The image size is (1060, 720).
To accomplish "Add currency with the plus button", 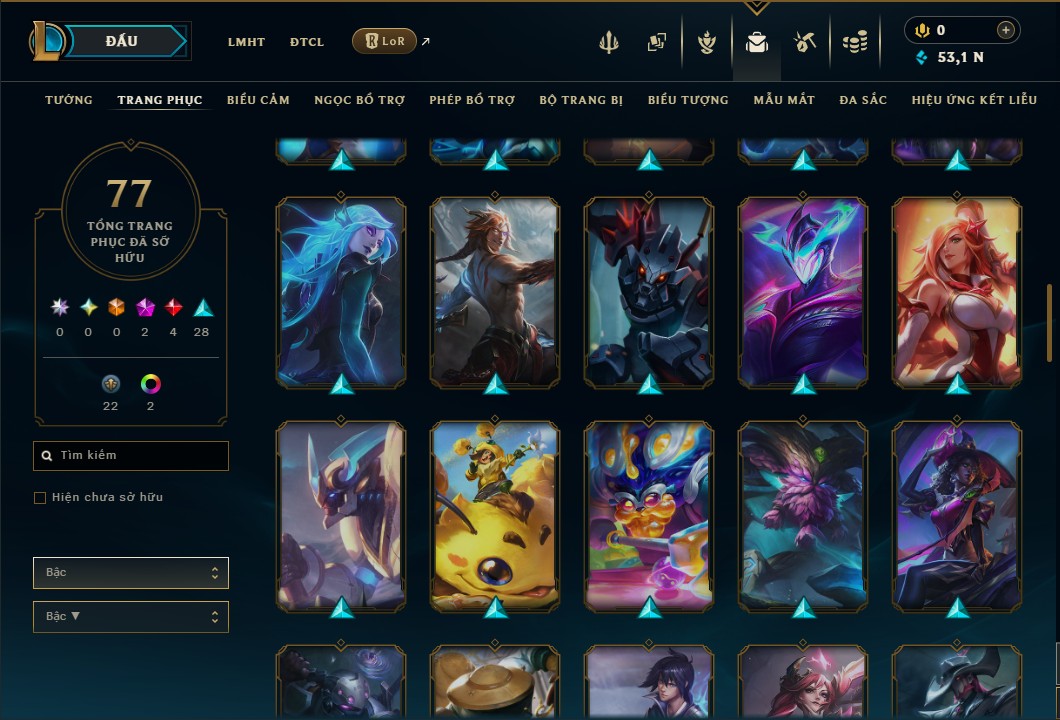I will click(x=1005, y=31).
